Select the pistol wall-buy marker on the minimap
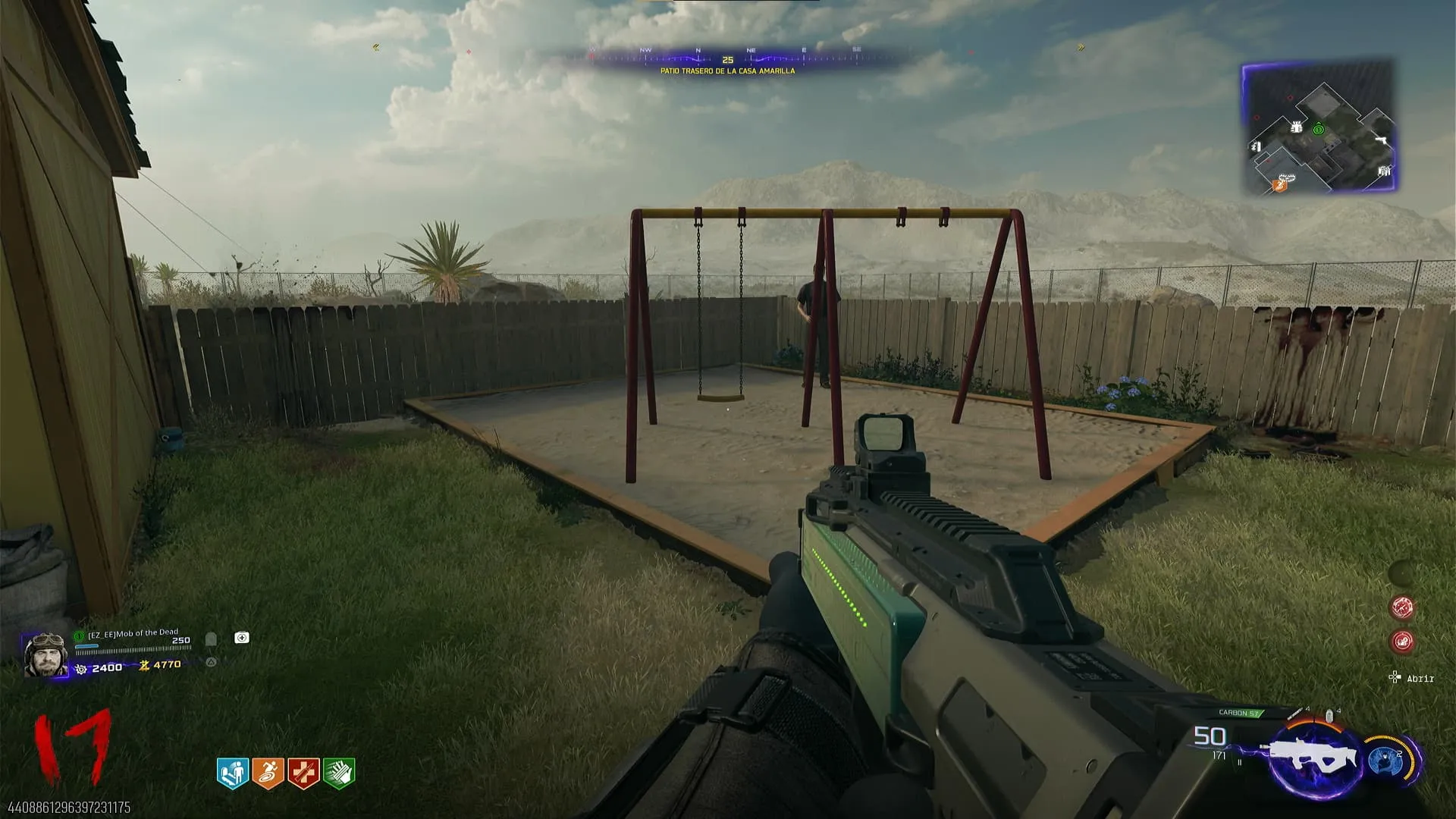This screenshot has width=1456, height=819. [1382, 140]
